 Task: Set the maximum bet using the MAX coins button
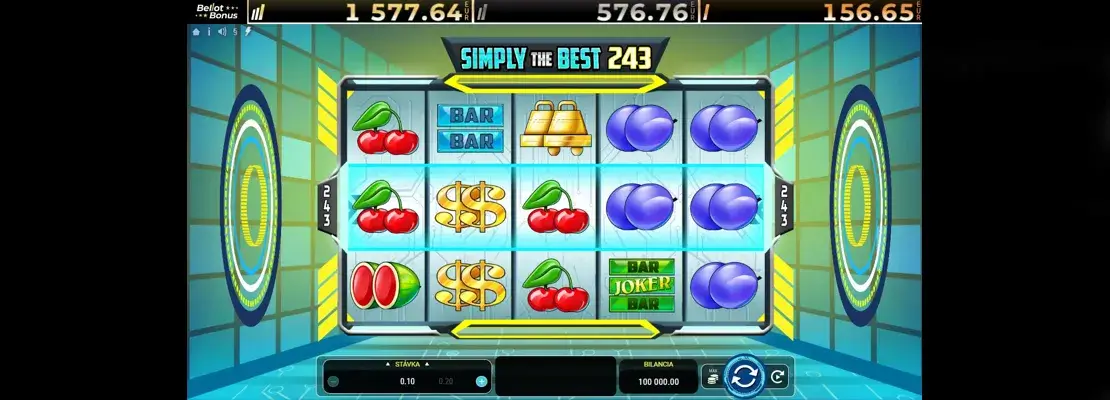713,378
